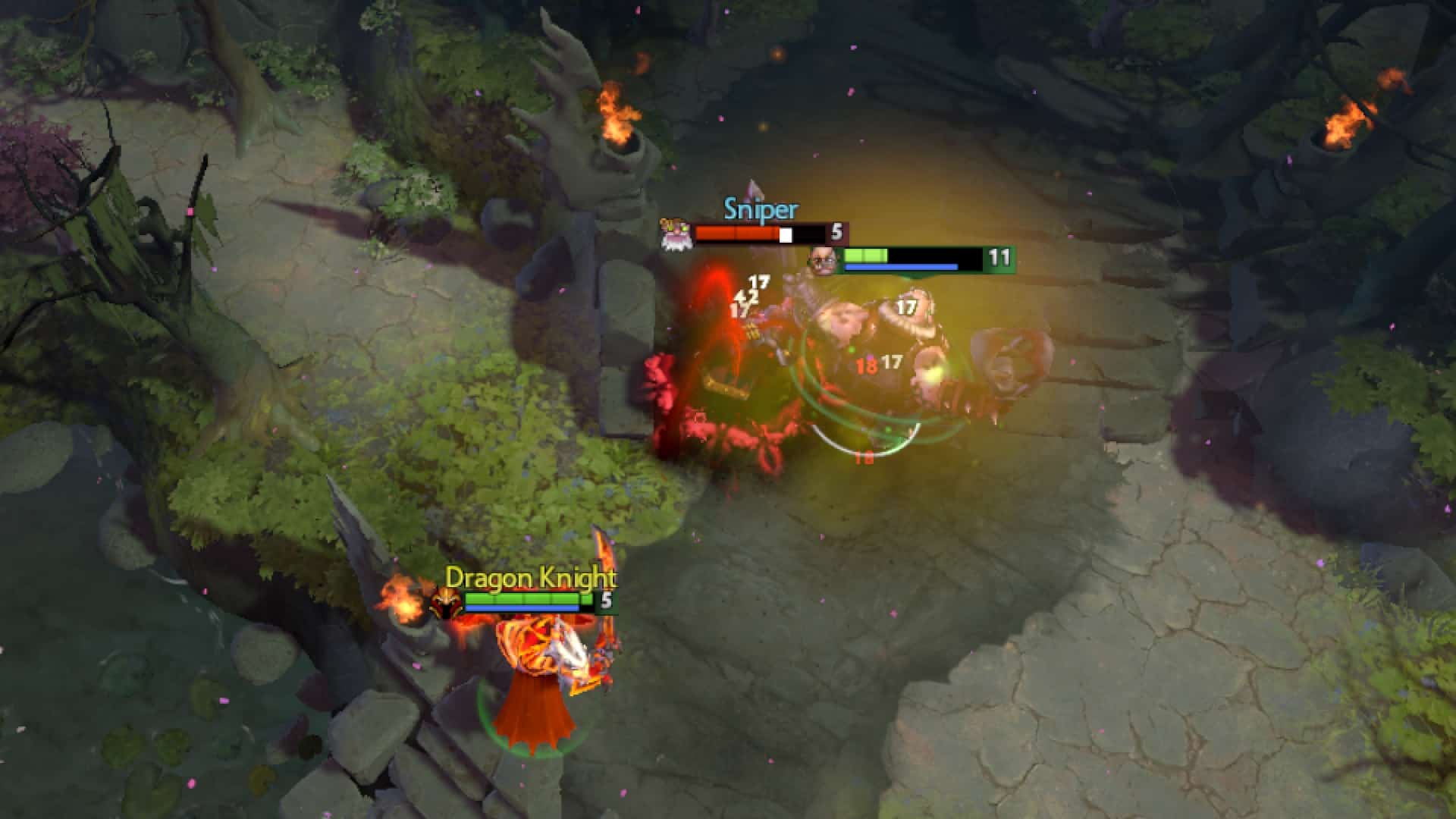Click the Dragon Knight name label
Image resolution: width=1456 pixels, height=819 pixels.
(x=531, y=578)
